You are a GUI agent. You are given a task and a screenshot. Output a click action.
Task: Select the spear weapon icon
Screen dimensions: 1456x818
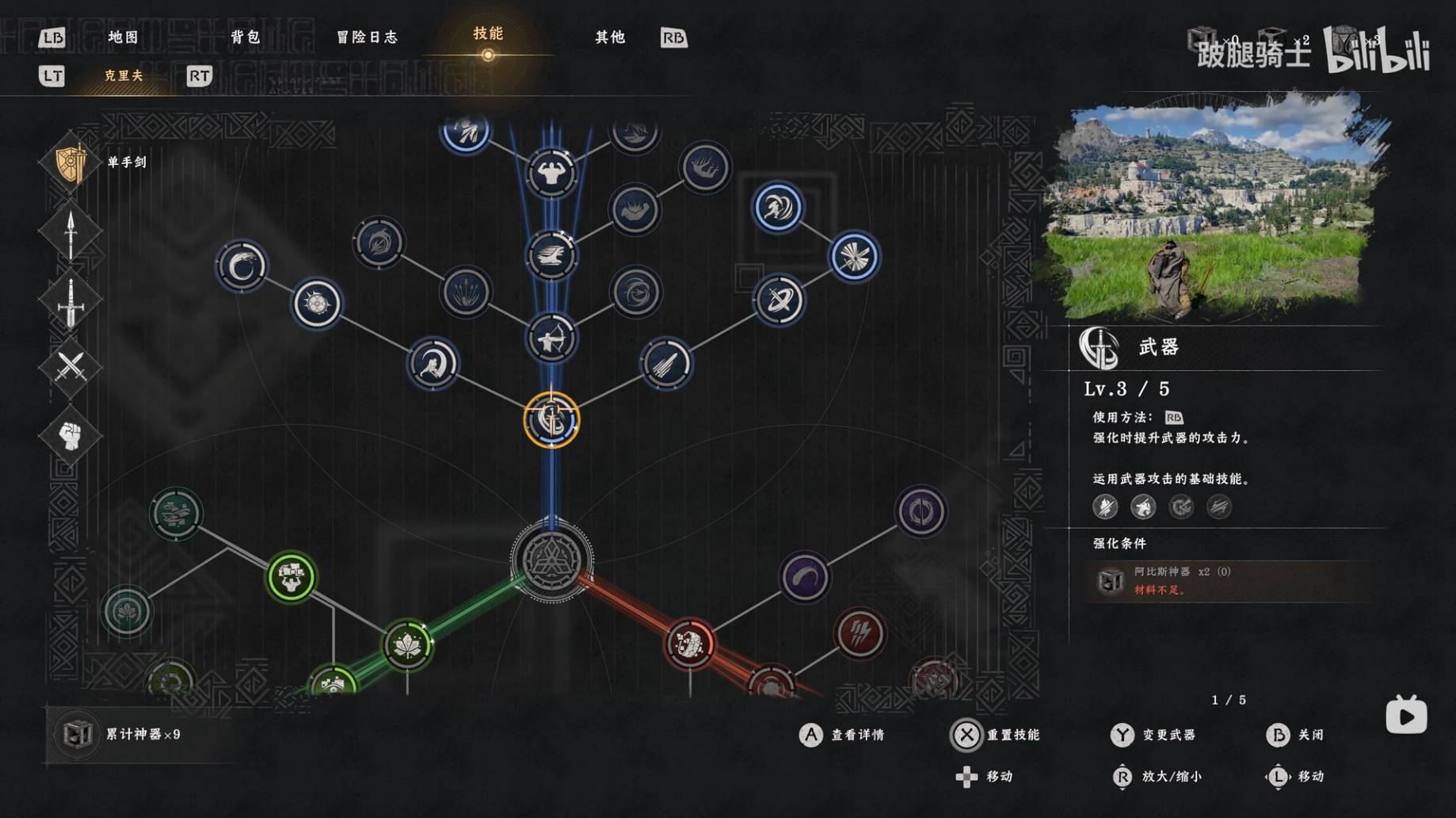coord(71,232)
